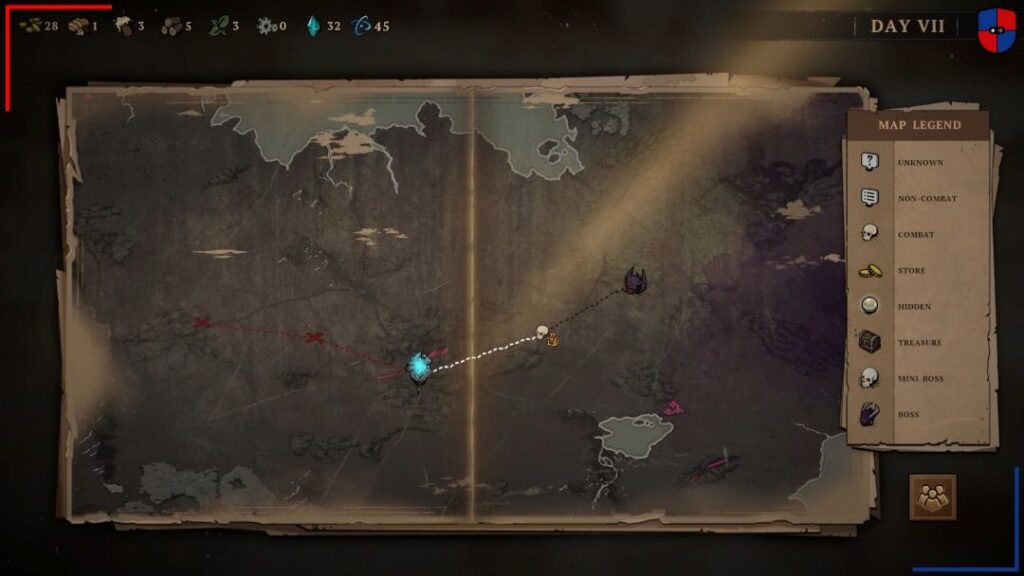This screenshot has height=576, width=1024.
Task: Open the party members button
Action: coord(932,497)
